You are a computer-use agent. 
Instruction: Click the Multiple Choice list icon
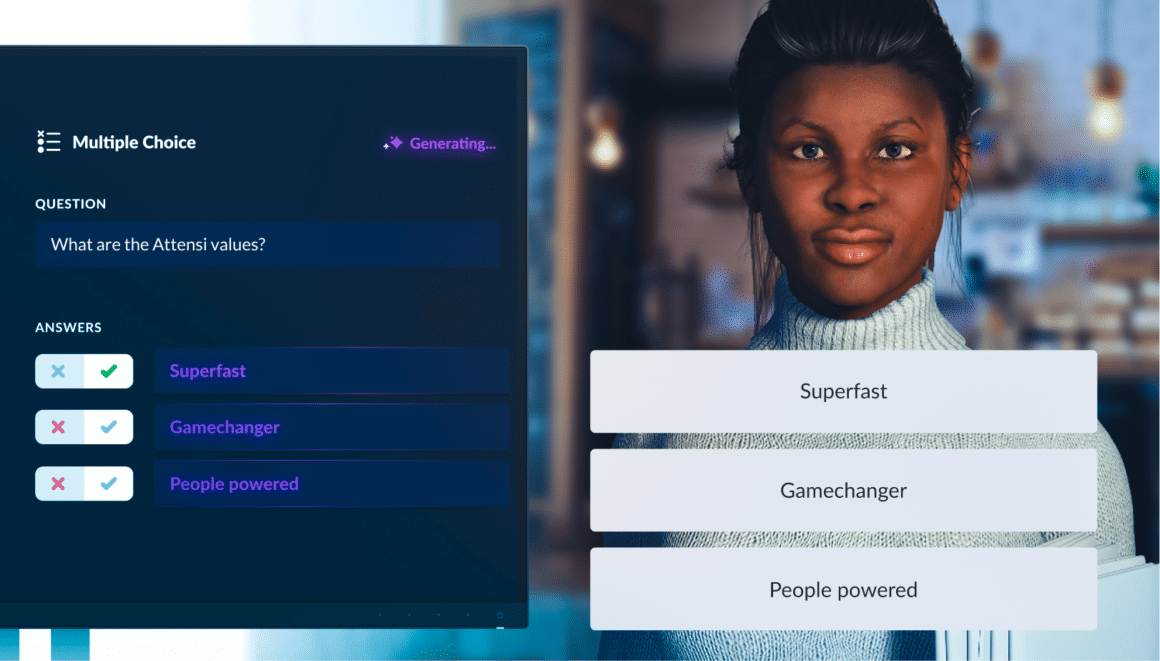point(48,142)
